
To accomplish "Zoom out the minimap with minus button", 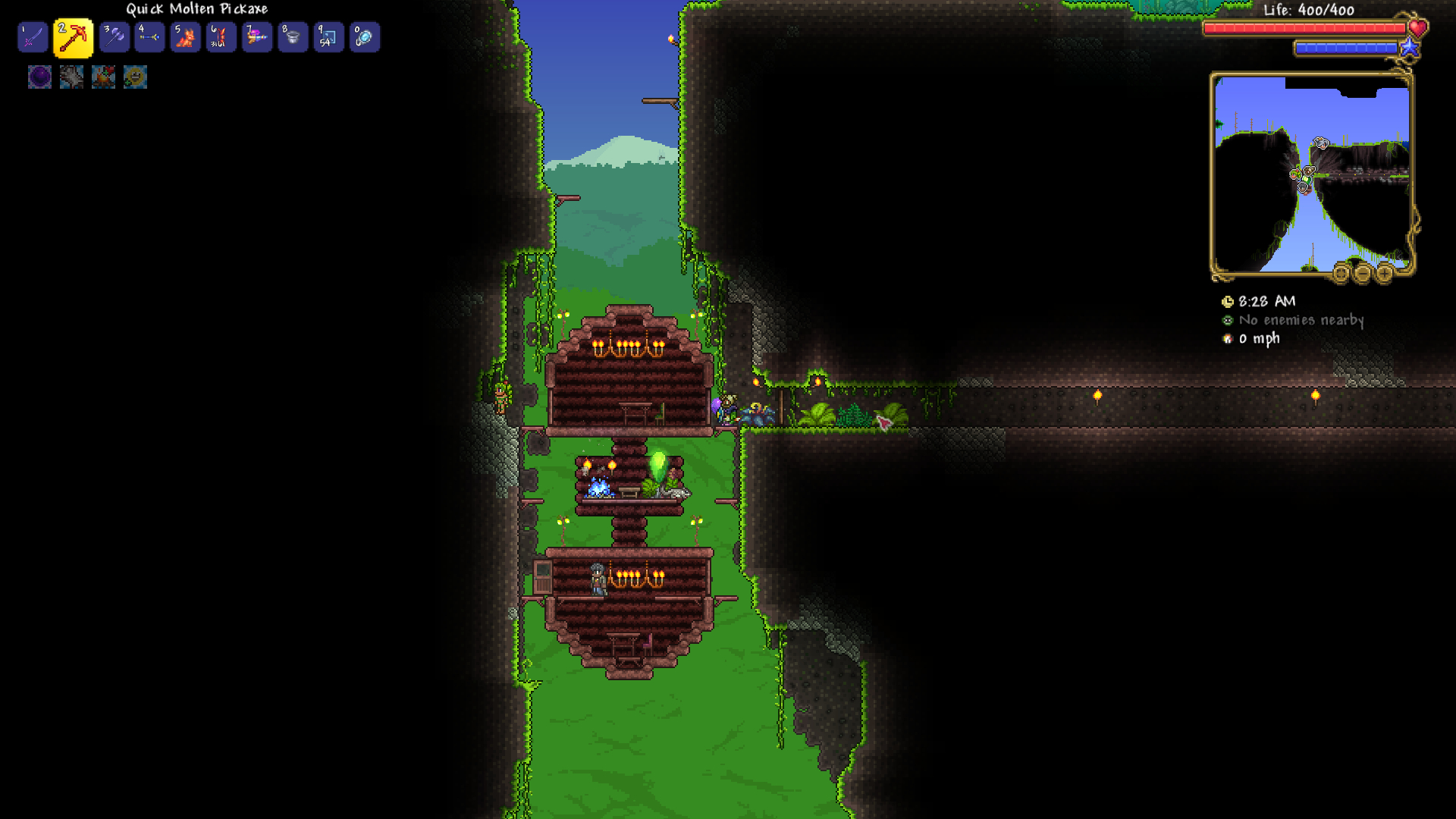I will 1363,273.
